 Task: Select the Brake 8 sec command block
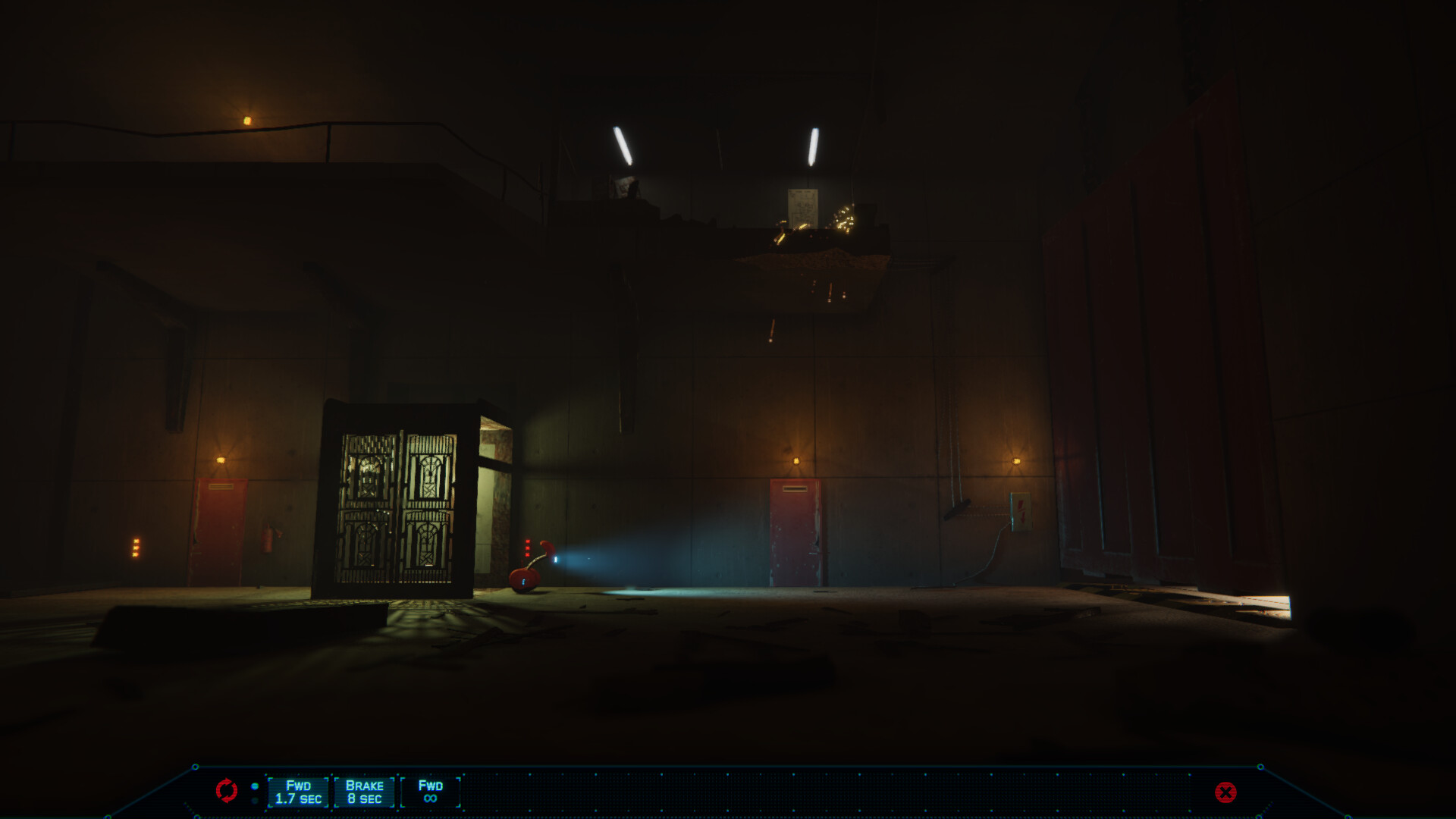pyautogui.click(x=366, y=792)
